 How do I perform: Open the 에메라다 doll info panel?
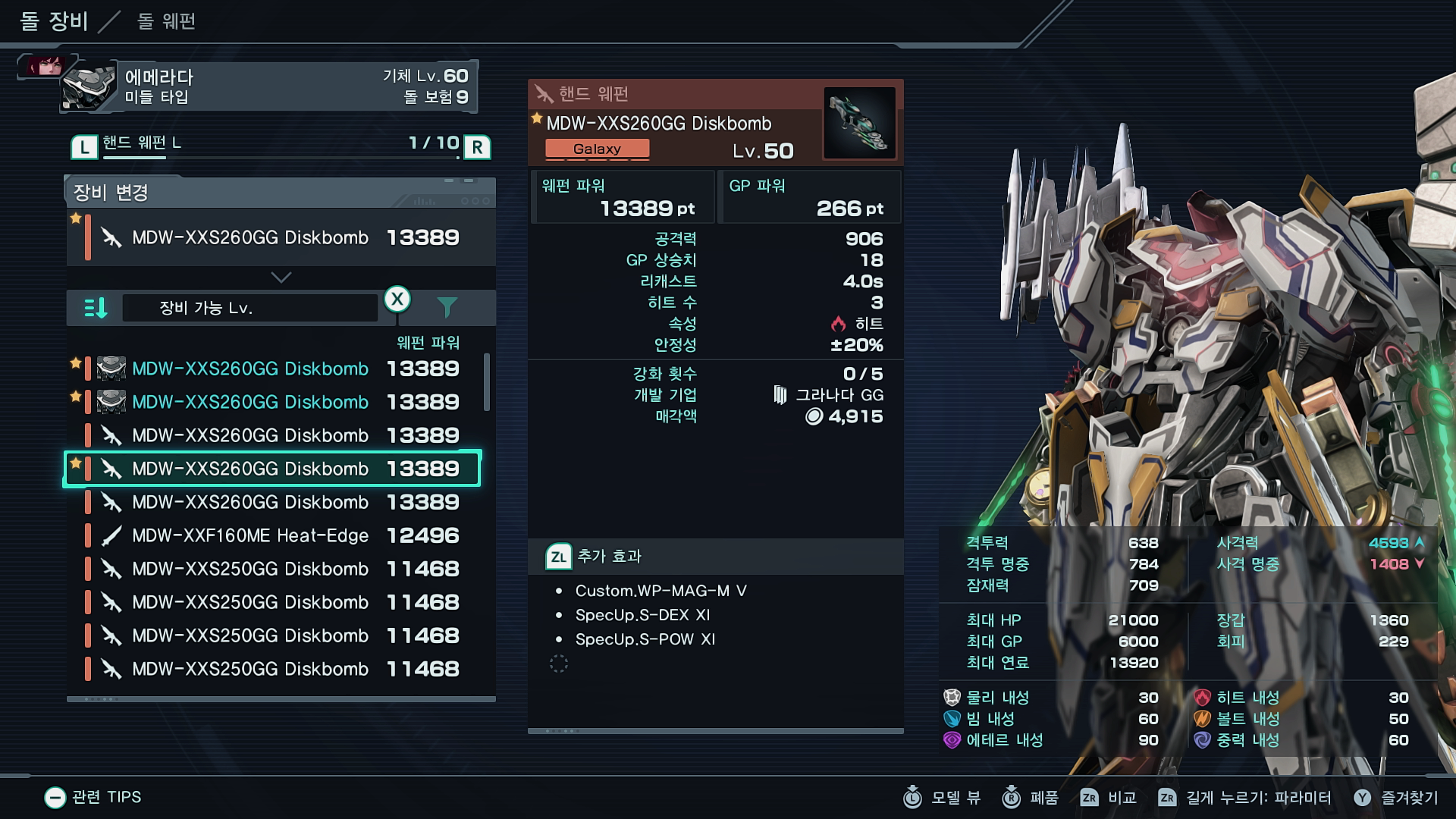(269, 86)
